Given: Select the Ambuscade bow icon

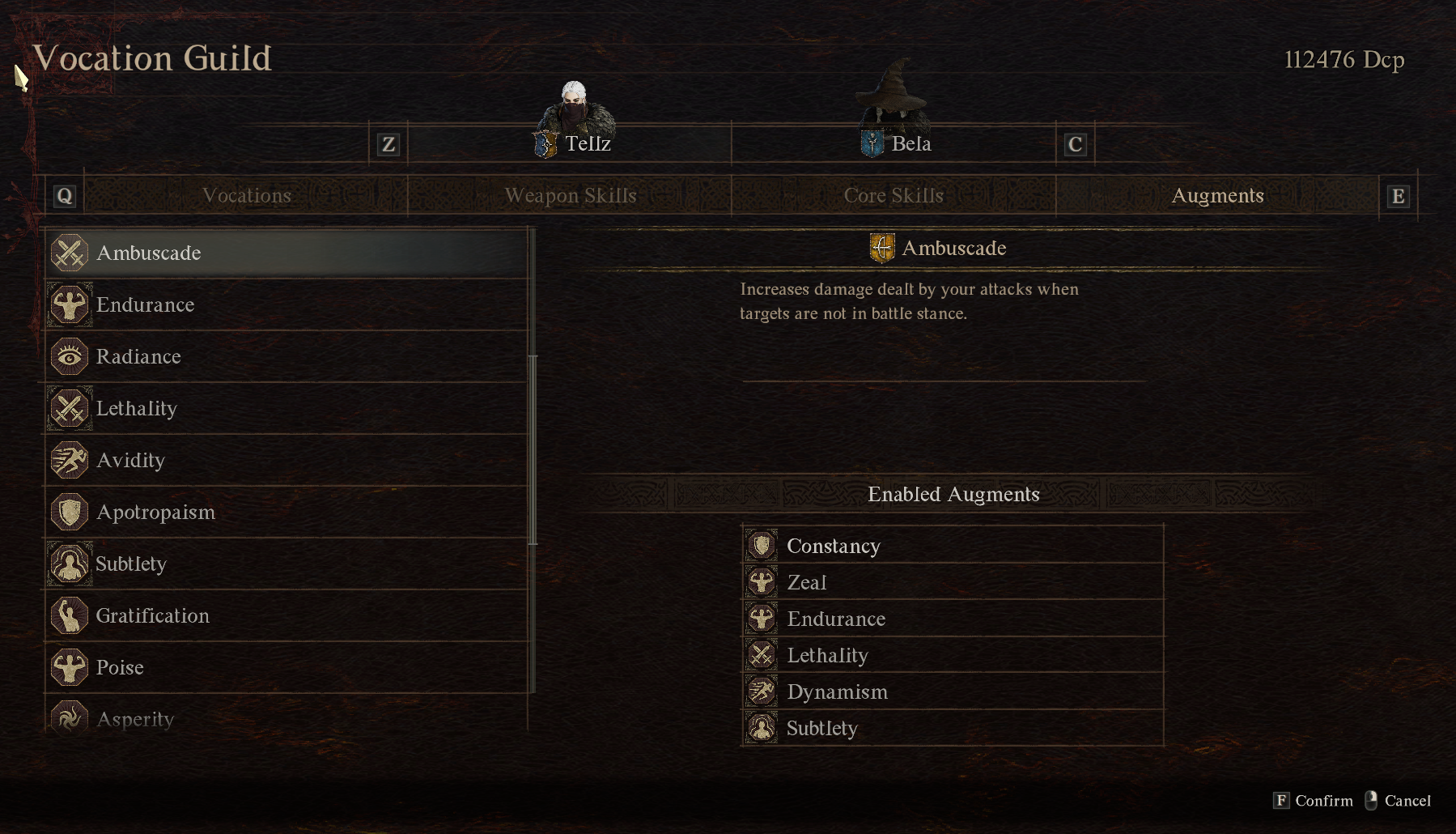Looking at the screenshot, I should pyautogui.click(x=70, y=252).
